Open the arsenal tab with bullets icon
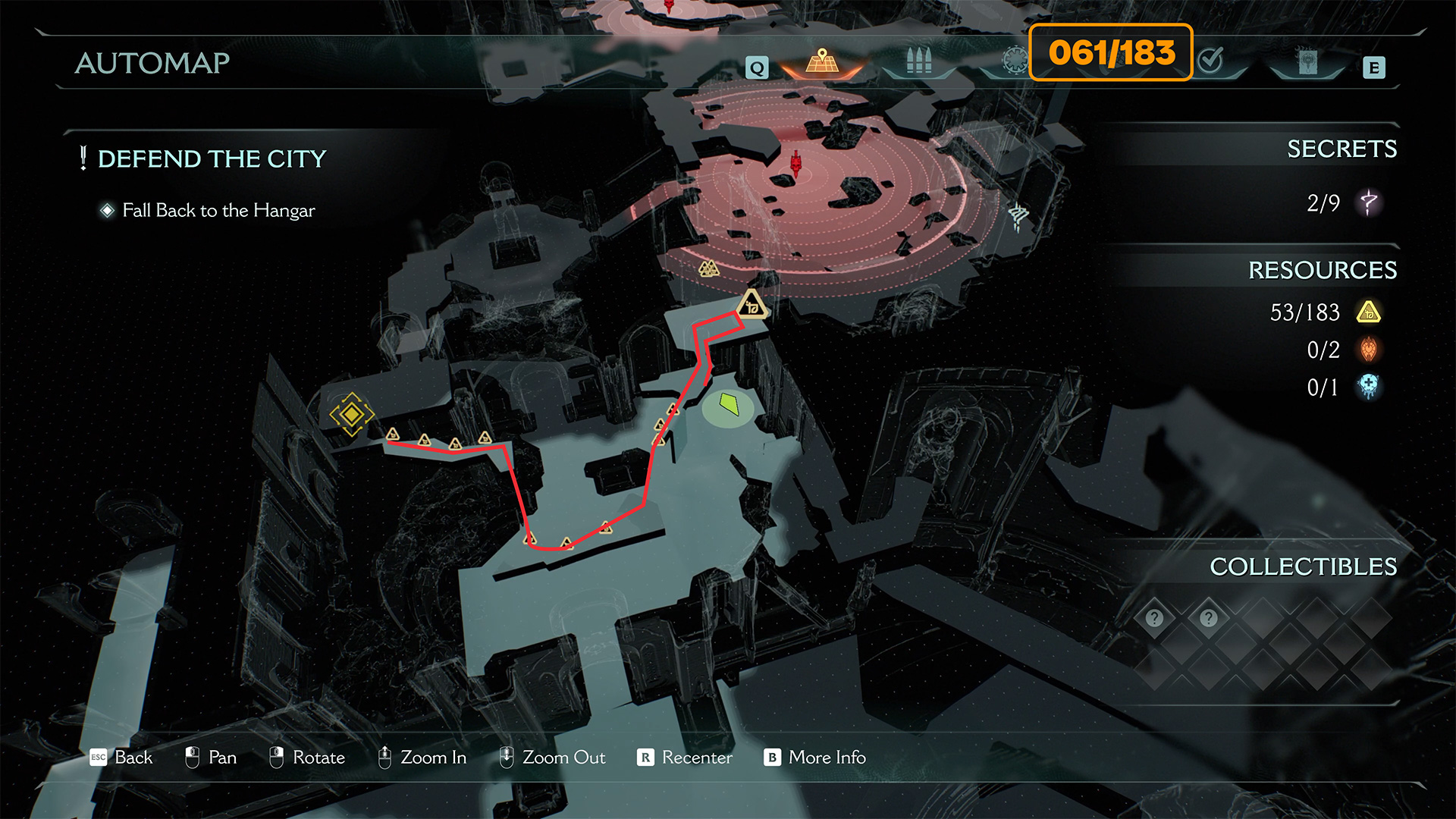This screenshot has height=819, width=1456. click(918, 61)
